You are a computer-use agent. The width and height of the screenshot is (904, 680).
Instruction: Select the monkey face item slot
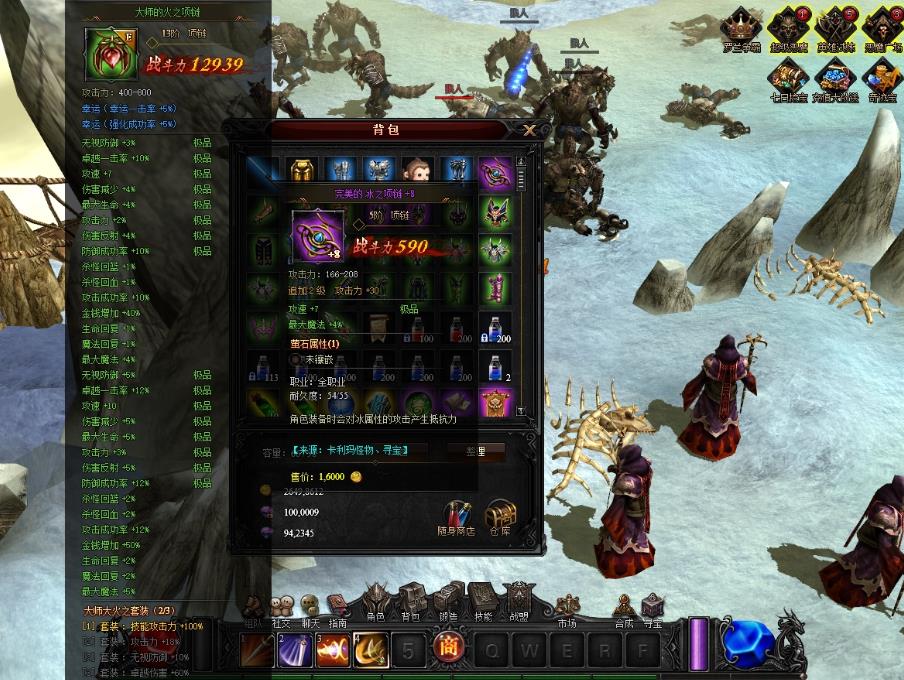[417, 172]
